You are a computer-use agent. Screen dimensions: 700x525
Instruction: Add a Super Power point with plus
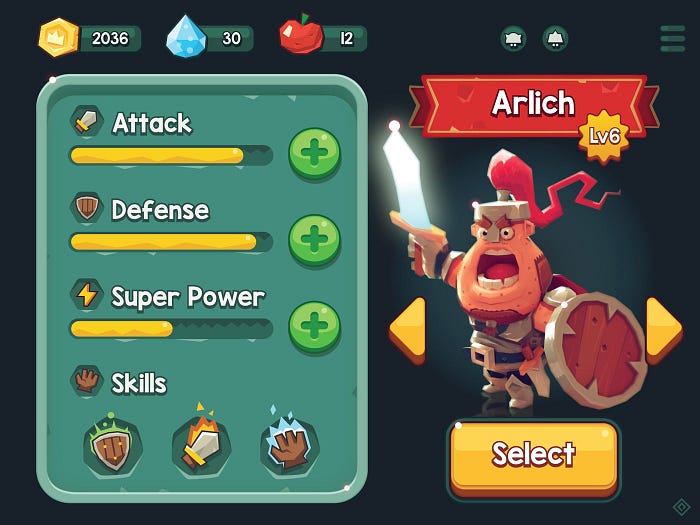(x=314, y=327)
